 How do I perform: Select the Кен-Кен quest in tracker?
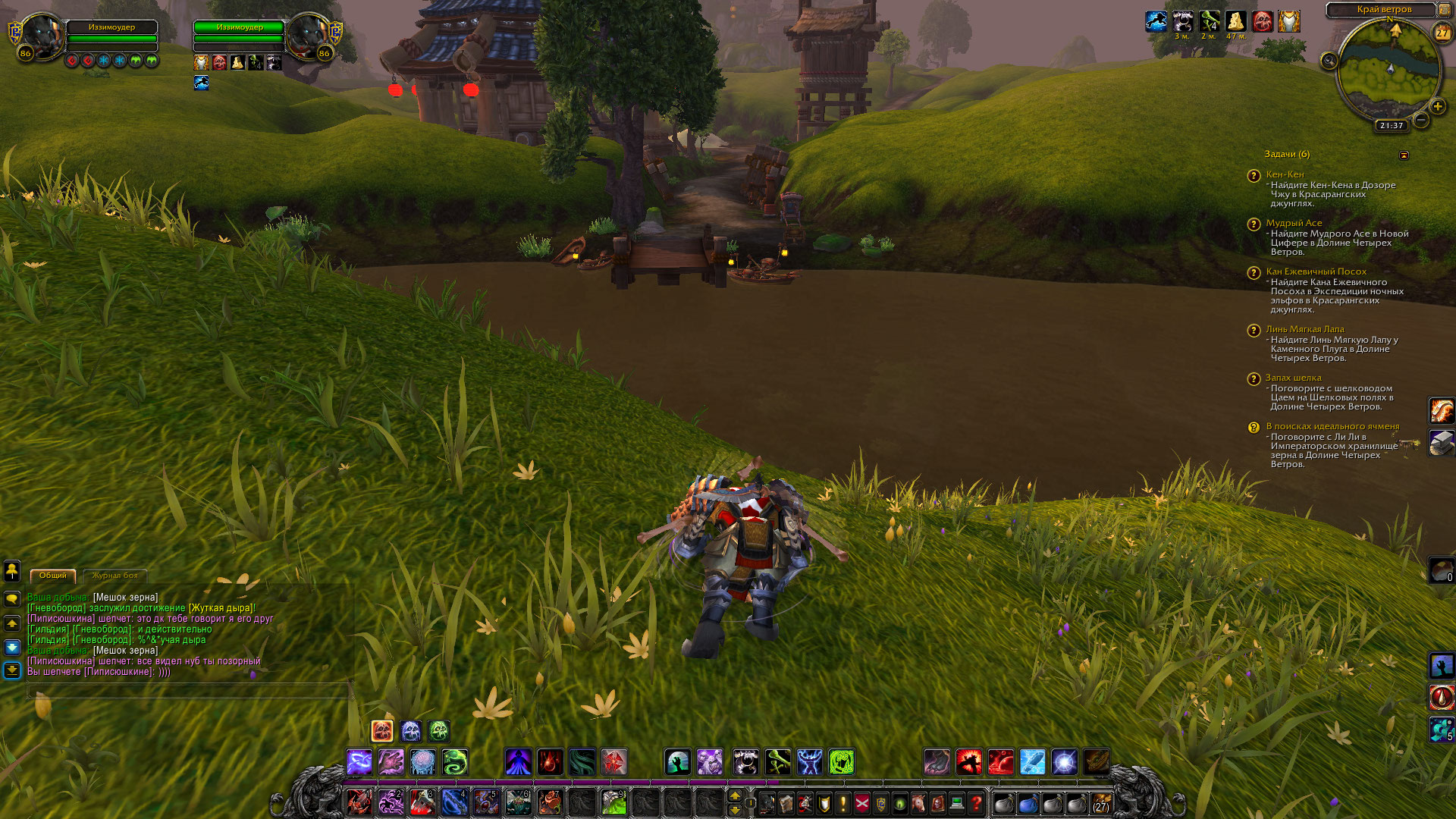tap(1285, 174)
